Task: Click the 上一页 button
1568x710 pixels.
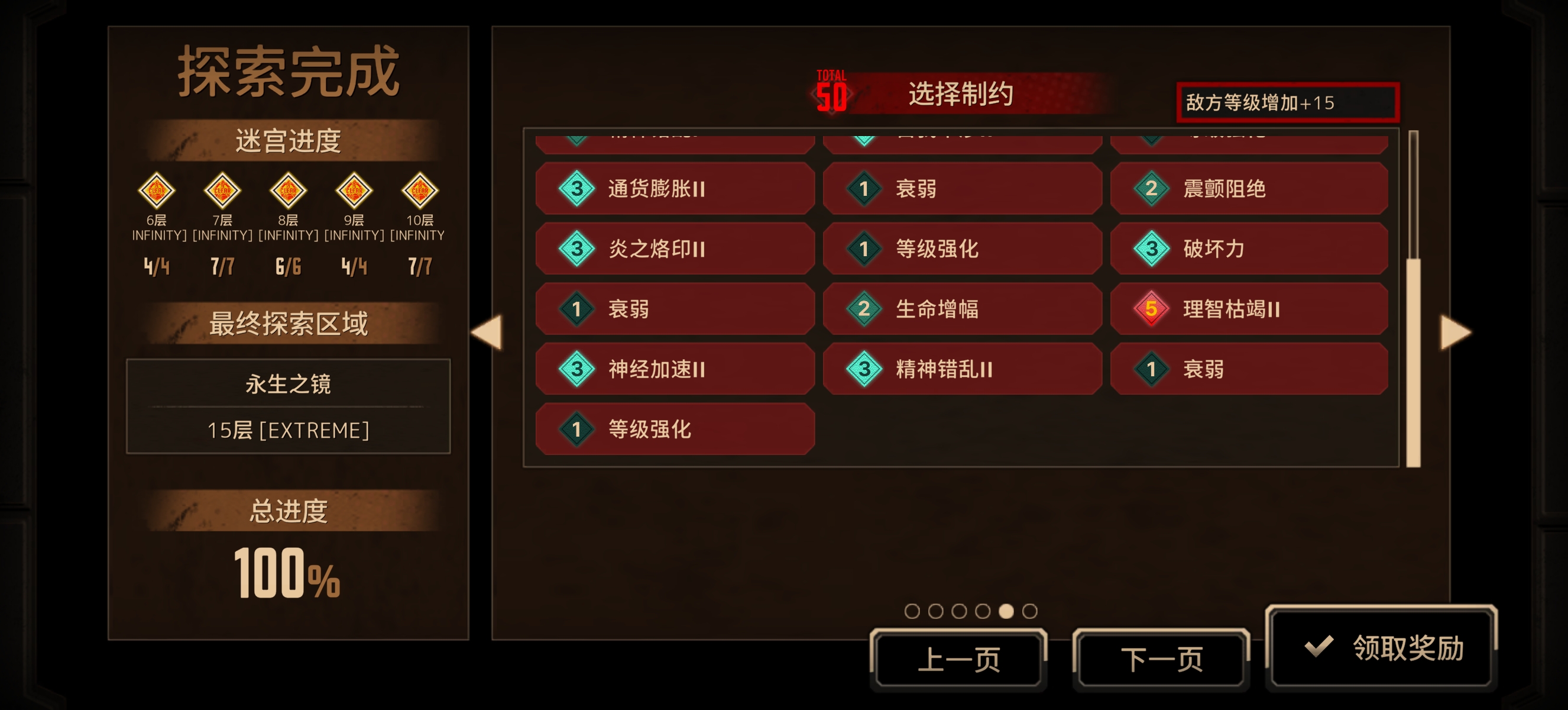Action: coord(960,657)
